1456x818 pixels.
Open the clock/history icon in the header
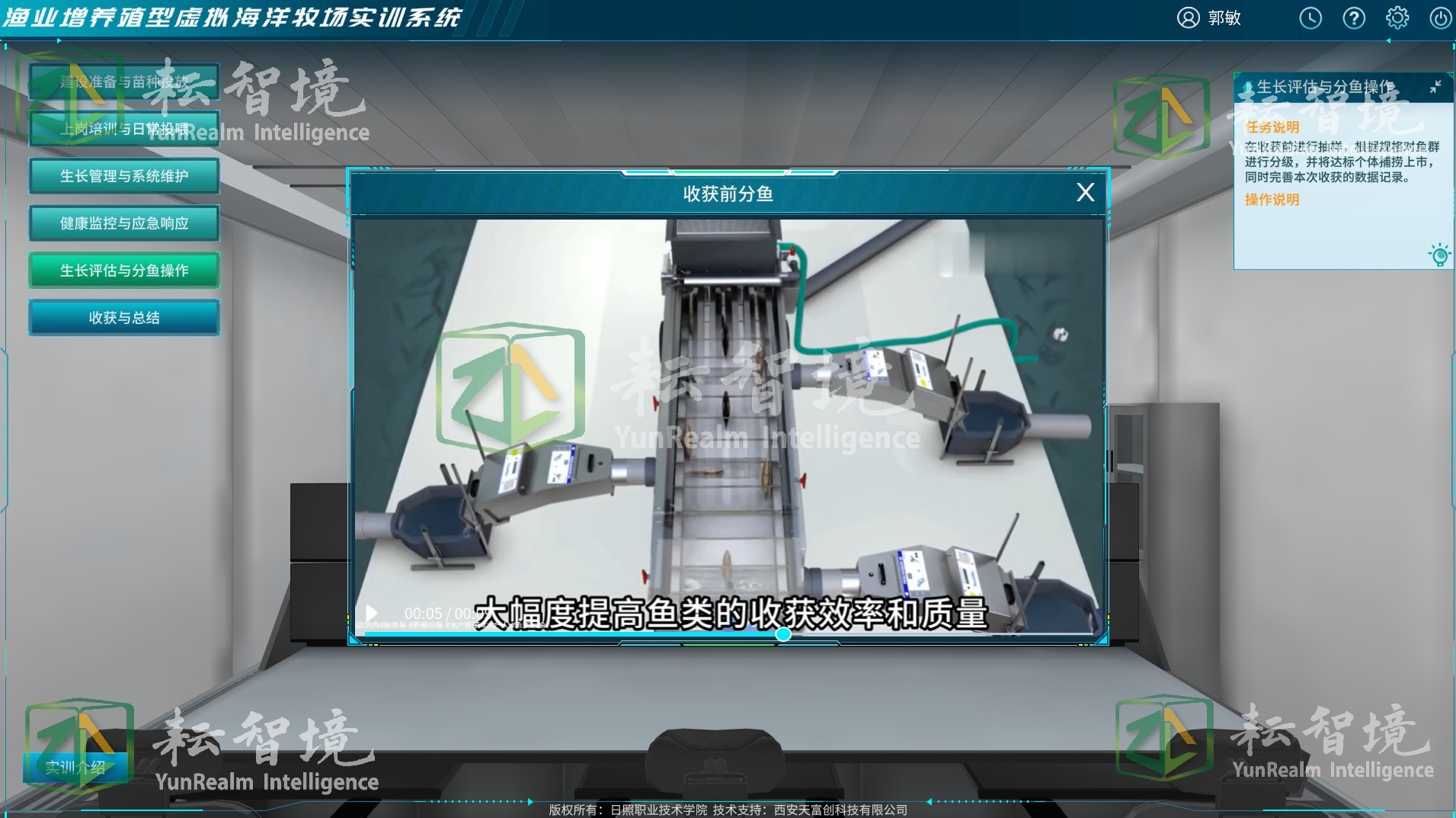(x=1311, y=18)
